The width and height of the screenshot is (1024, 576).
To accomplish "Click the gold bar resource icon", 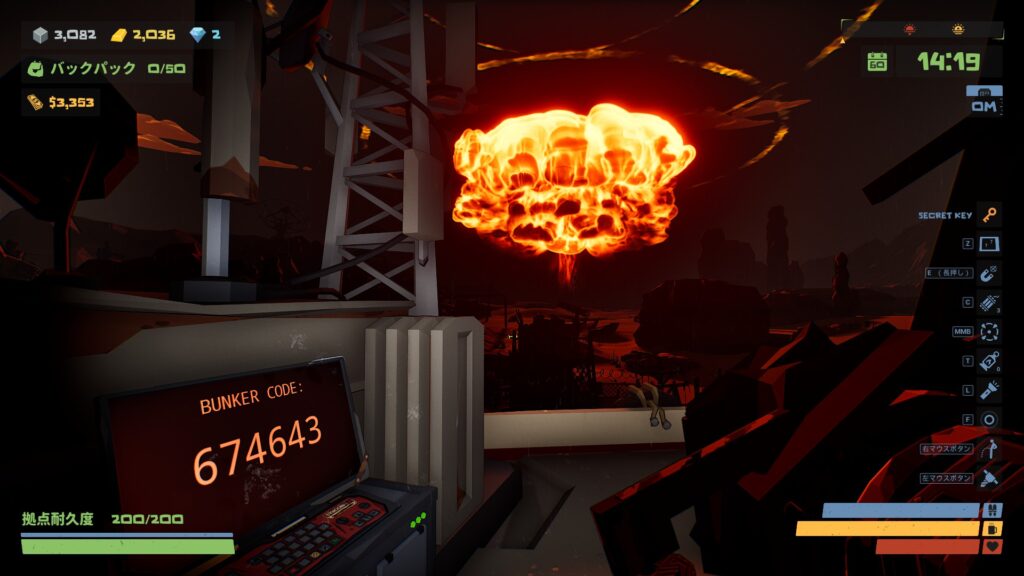I will click(x=119, y=35).
